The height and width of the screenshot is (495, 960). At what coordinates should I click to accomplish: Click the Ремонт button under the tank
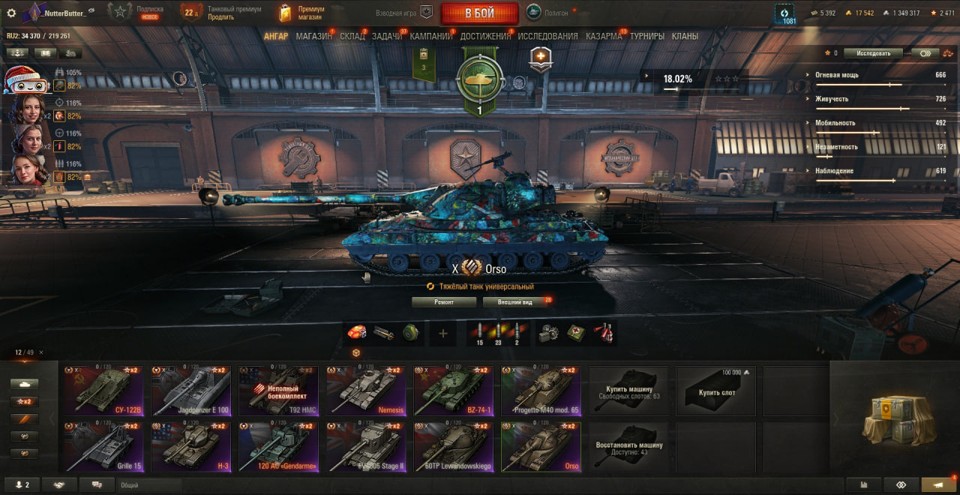point(444,301)
